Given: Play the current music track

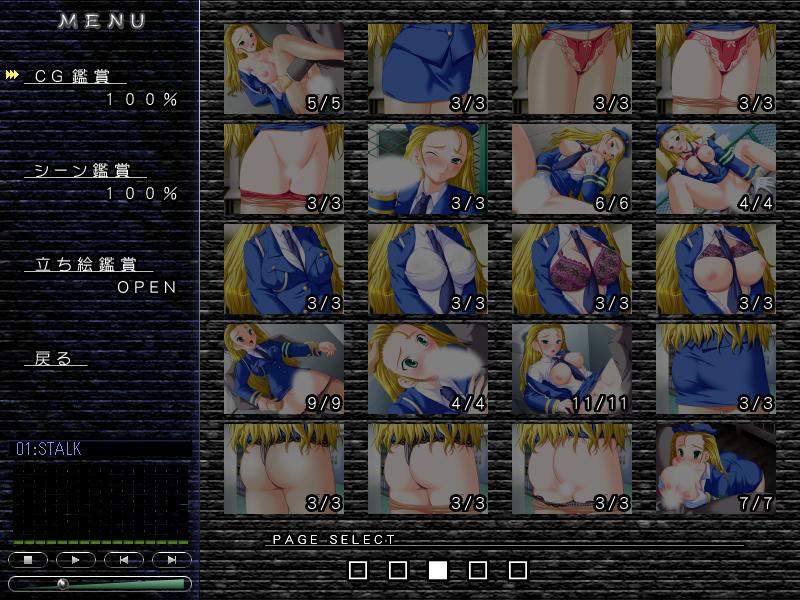Looking at the screenshot, I should point(76,560).
